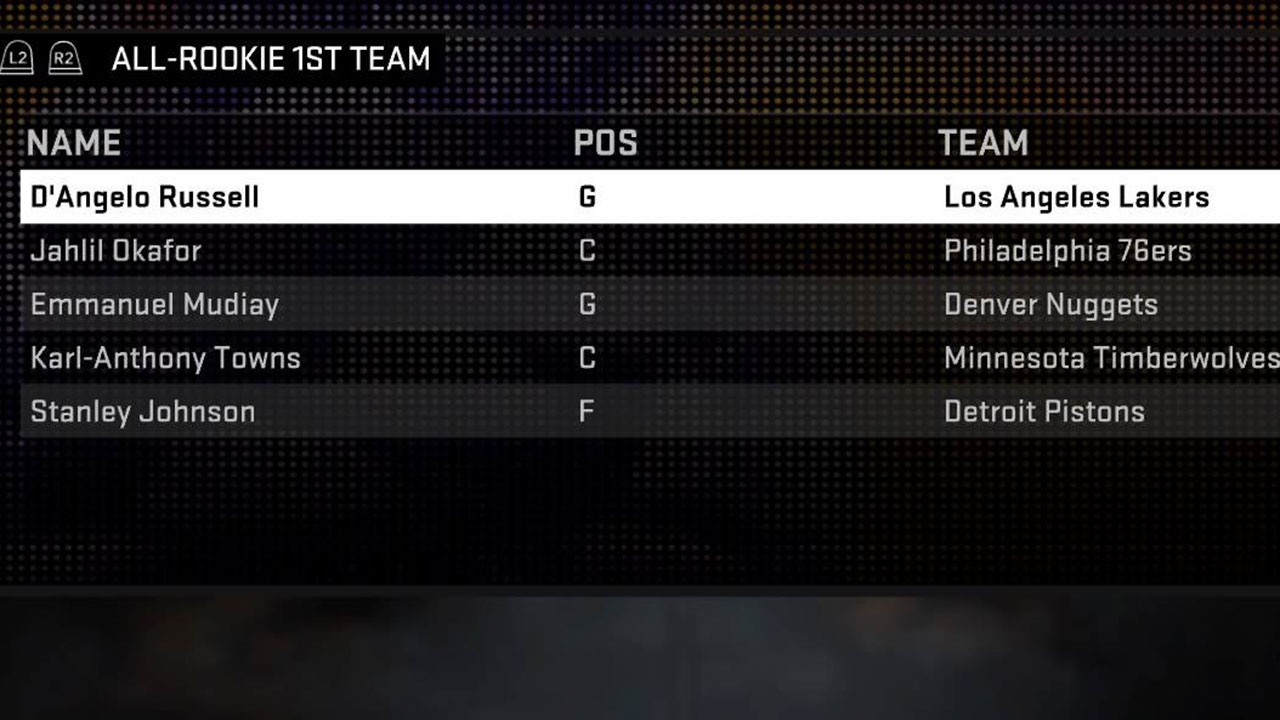Image resolution: width=1280 pixels, height=720 pixels.
Task: Click Los Angeles Lakers team name
Action: pos(1076,197)
